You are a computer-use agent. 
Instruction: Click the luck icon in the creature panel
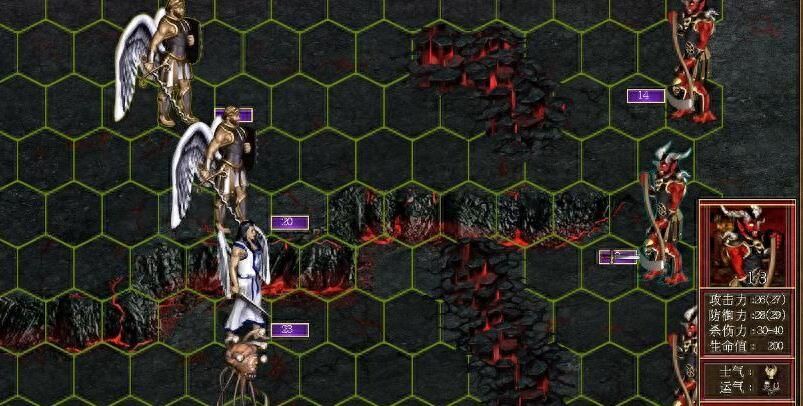[x=769, y=386]
